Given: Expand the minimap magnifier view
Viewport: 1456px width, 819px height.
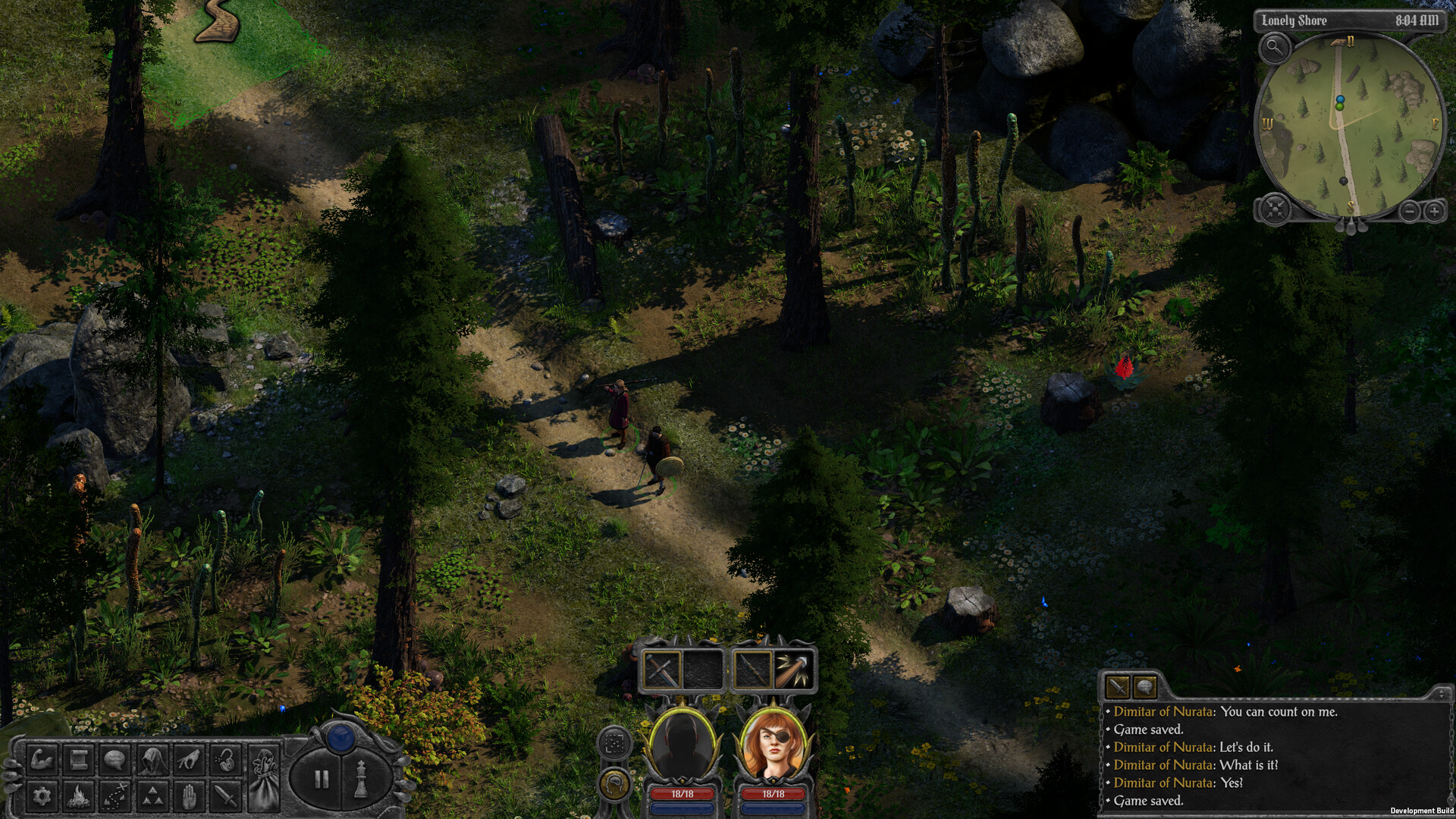Looking at the screenshot, I should tap(1274, 47).
